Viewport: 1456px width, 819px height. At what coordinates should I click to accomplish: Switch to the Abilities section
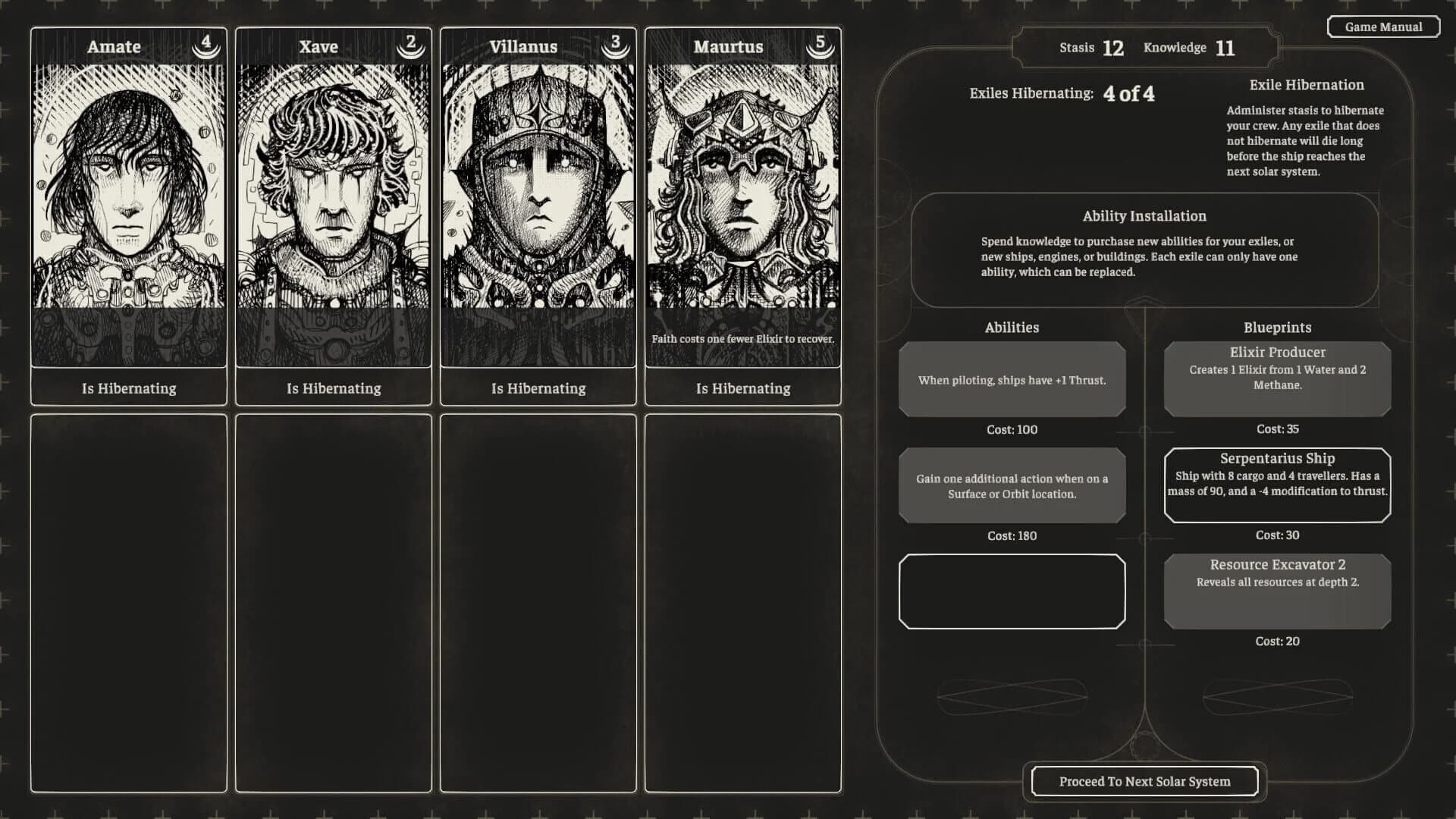(1012, 327)
